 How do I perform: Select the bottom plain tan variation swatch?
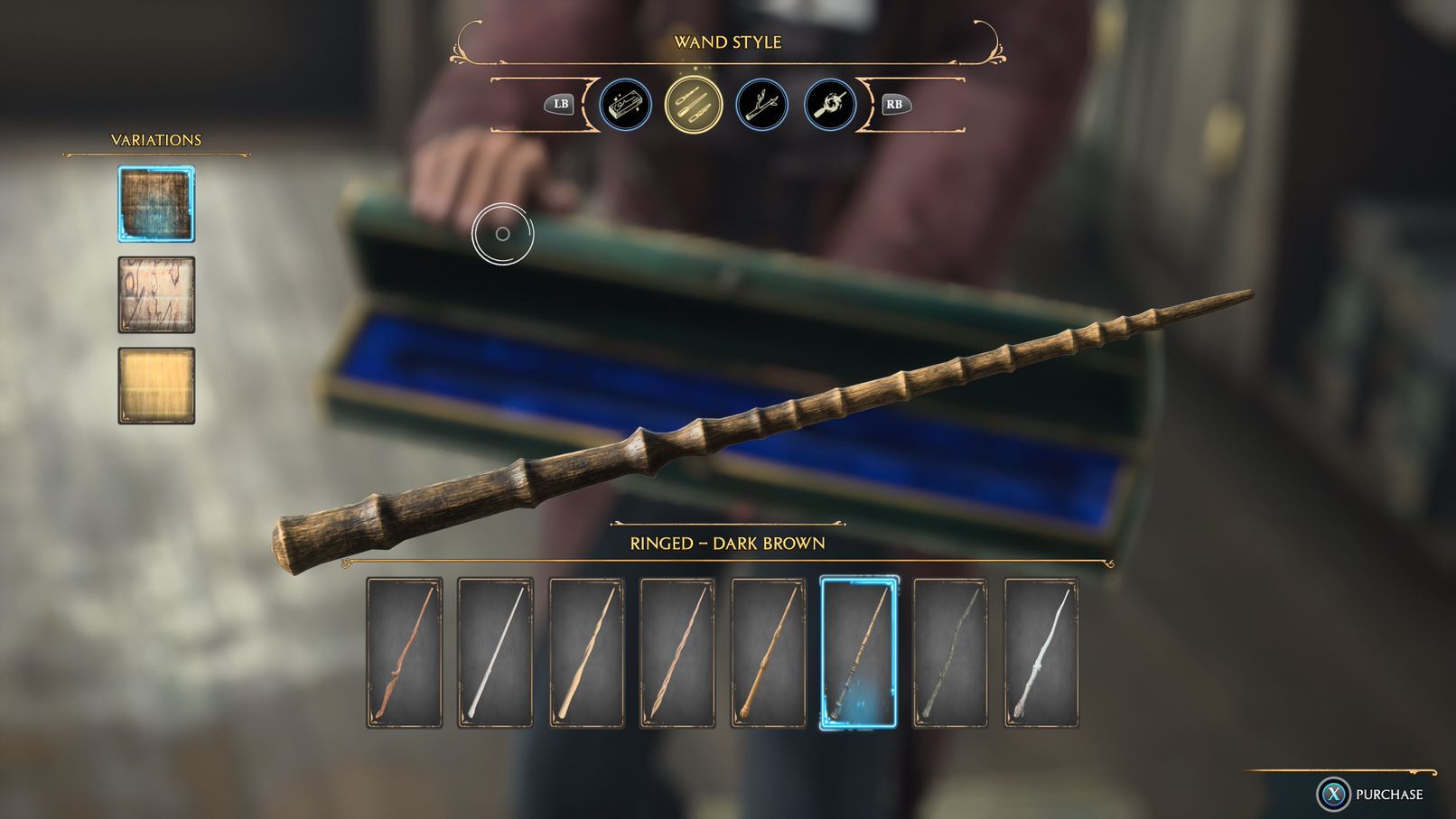click(x=155, y=386)
